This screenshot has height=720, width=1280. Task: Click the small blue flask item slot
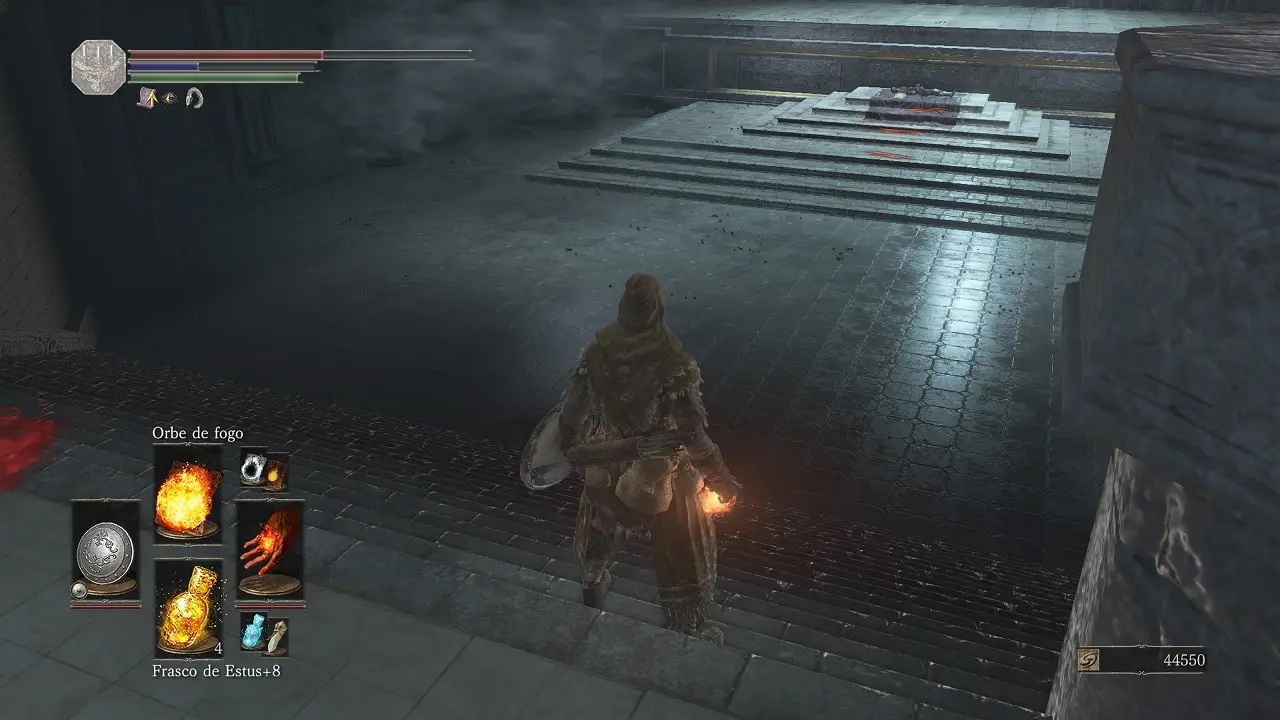tap(264, 633)
